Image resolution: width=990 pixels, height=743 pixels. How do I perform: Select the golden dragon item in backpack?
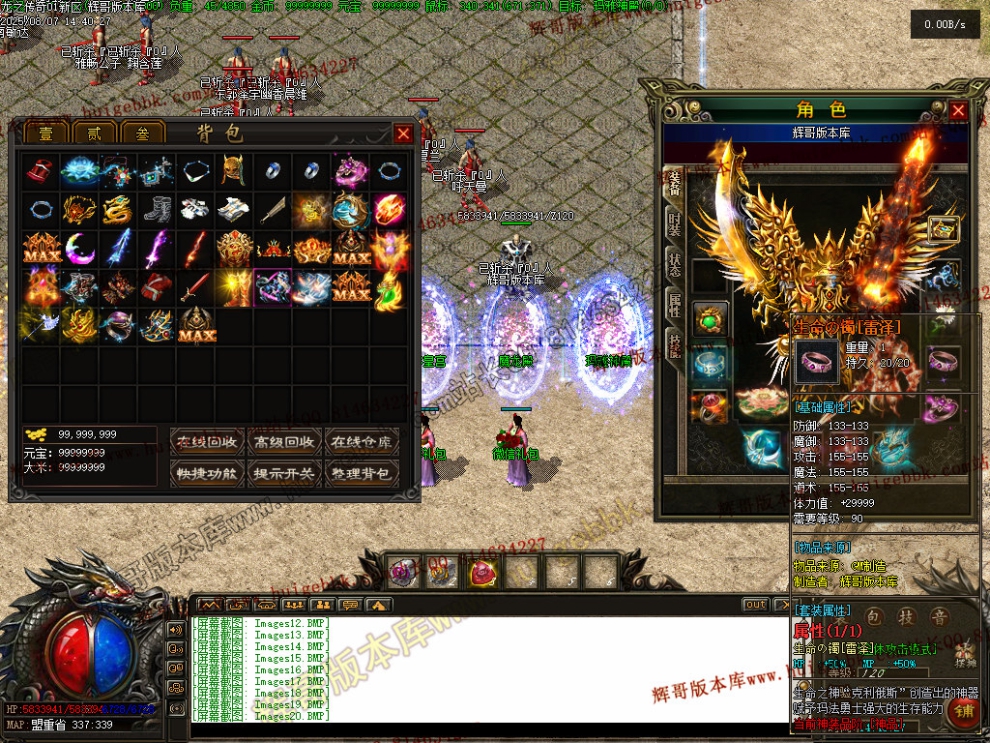(x=116, y=209)
